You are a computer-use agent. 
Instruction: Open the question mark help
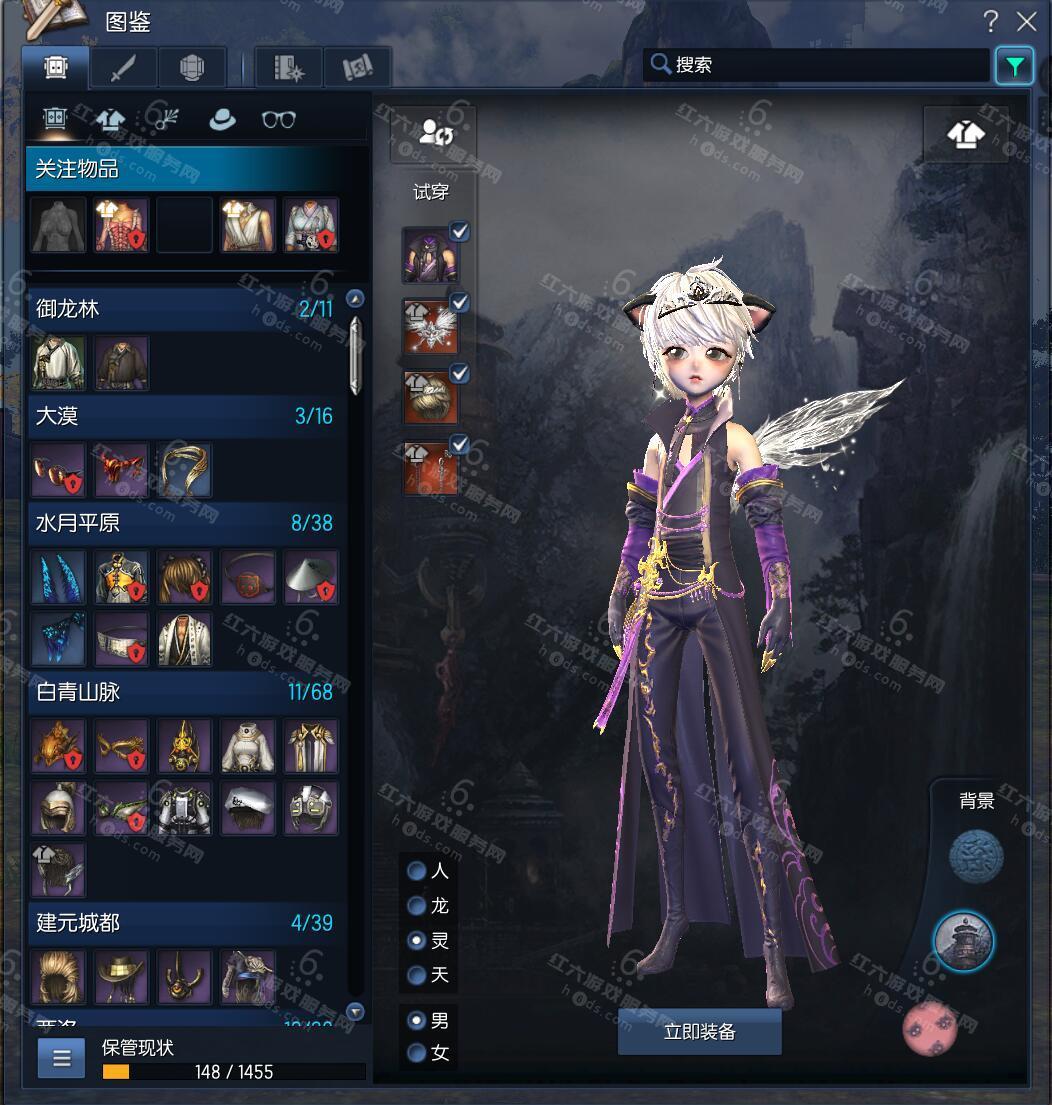990,21
